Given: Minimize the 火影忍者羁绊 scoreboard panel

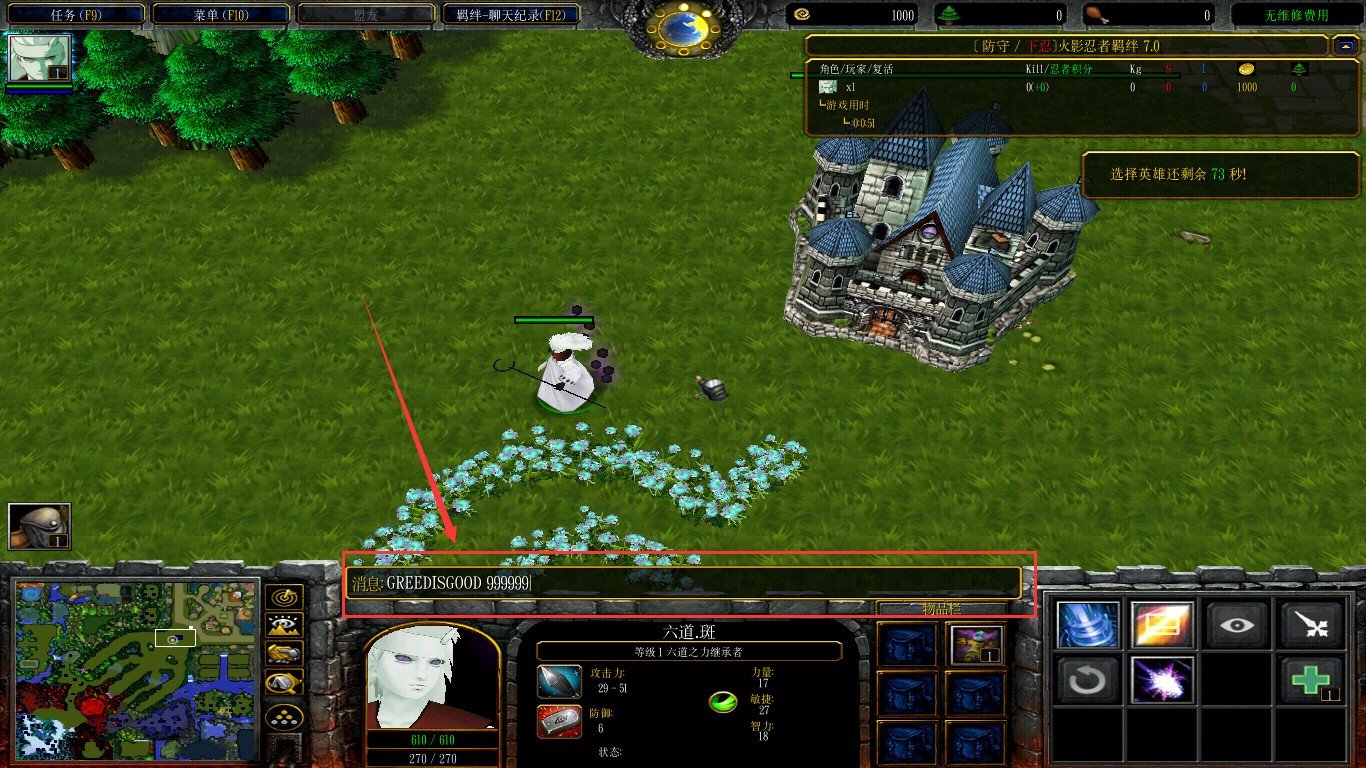Looking at the screenshot, I should (x=1343, y=46).
